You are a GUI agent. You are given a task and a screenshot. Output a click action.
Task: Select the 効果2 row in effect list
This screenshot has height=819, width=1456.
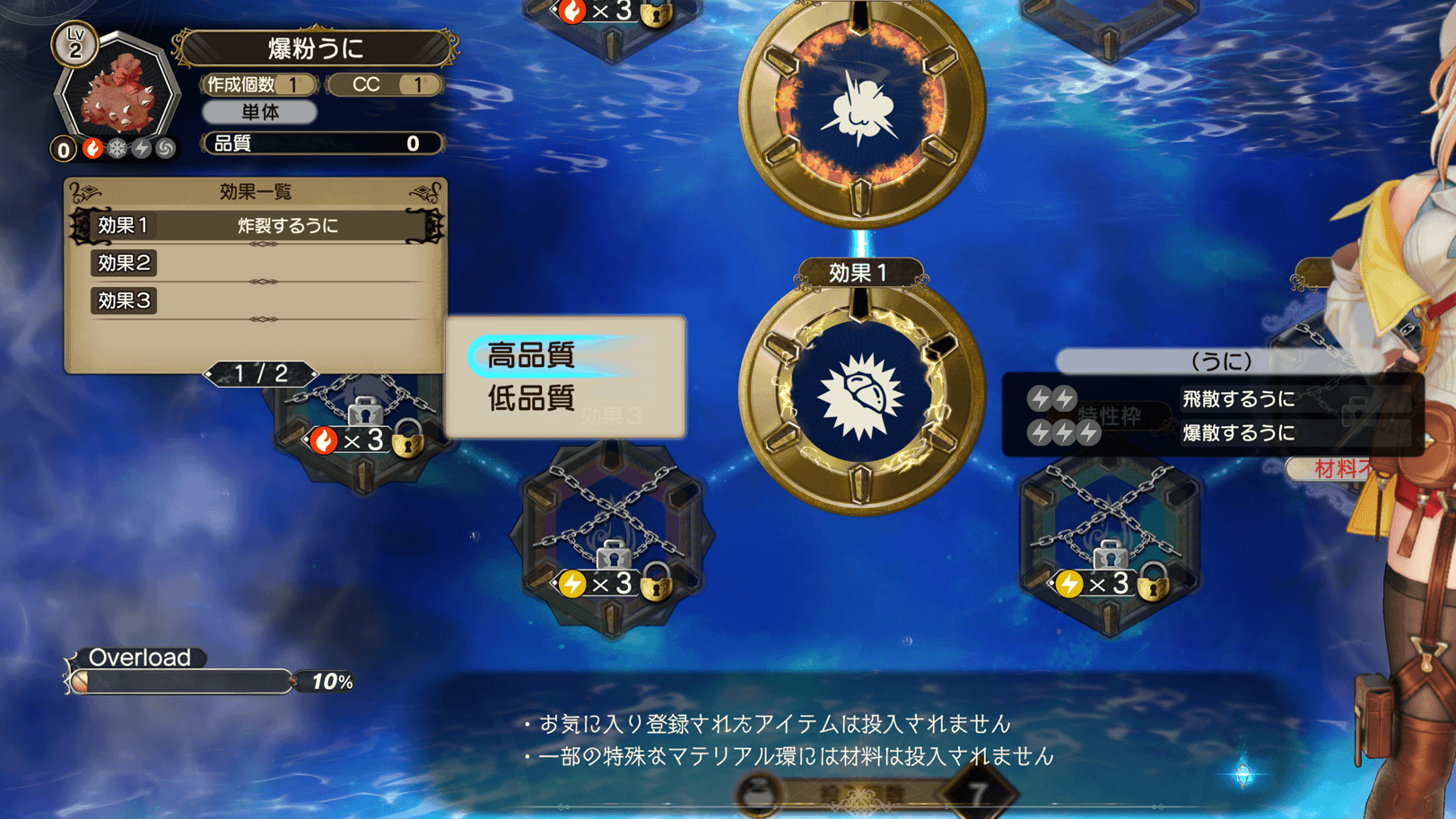pos(257,263)
